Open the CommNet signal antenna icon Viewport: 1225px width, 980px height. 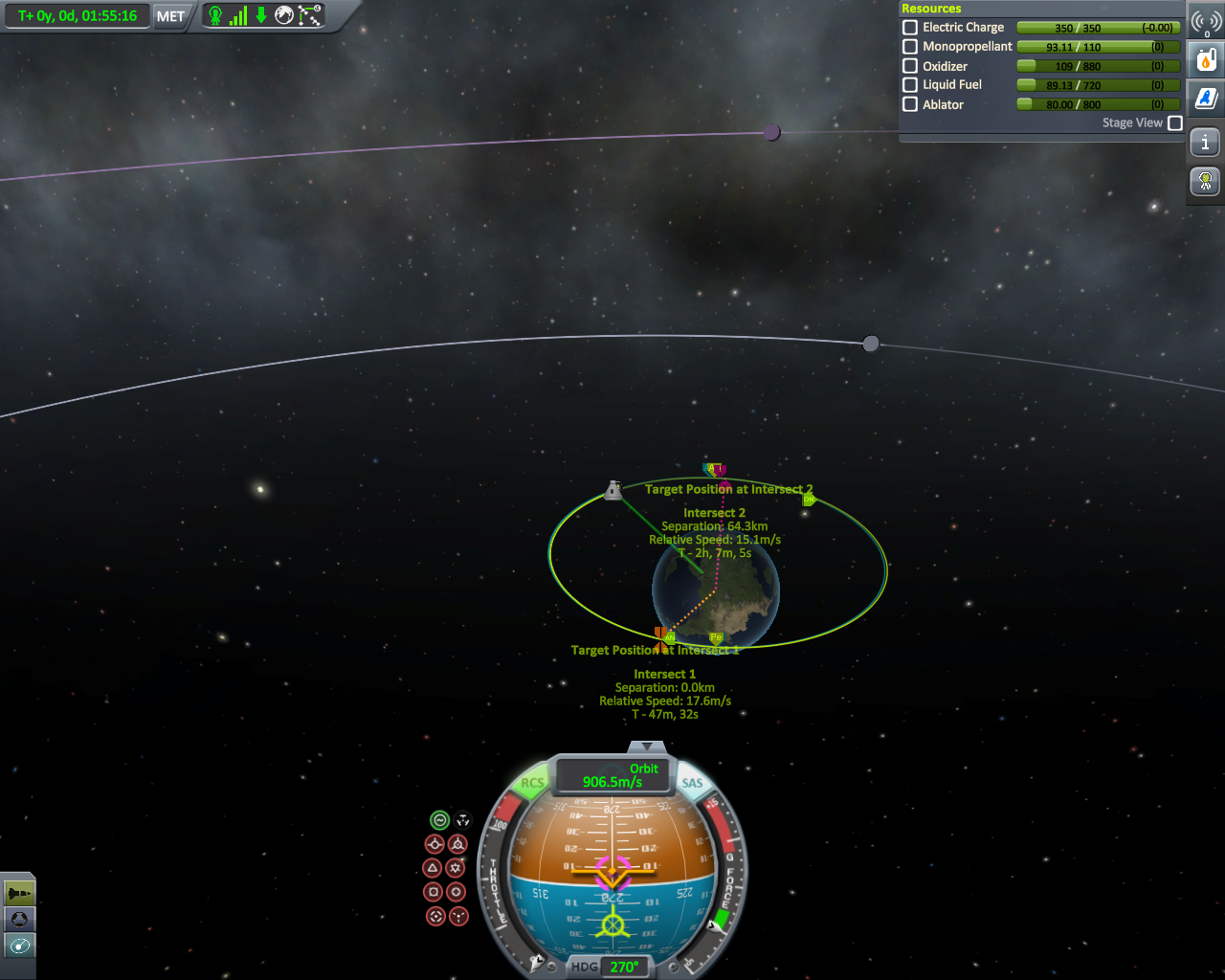[x=1206, y=23]
